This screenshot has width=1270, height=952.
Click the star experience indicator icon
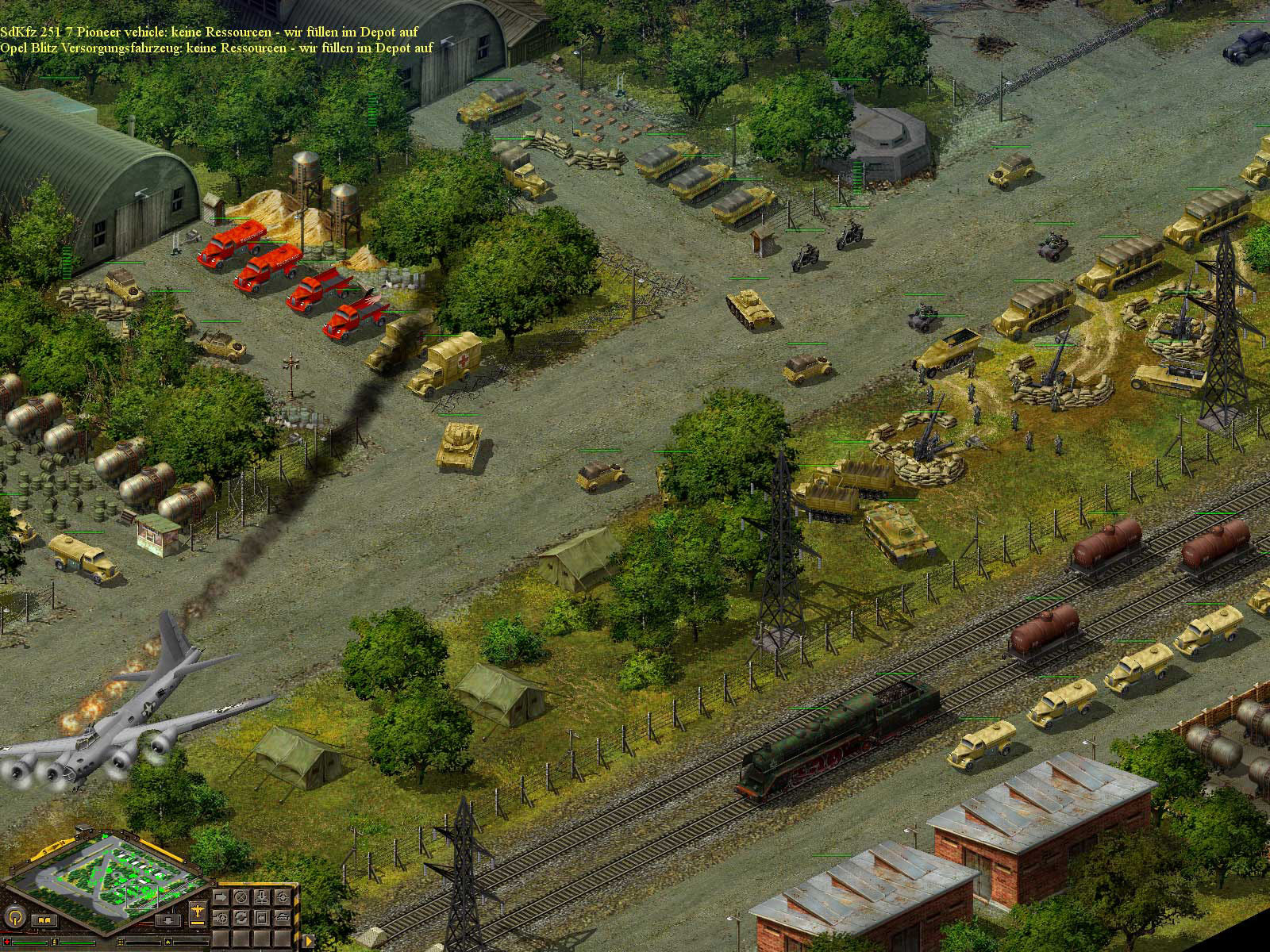(168, 942)
